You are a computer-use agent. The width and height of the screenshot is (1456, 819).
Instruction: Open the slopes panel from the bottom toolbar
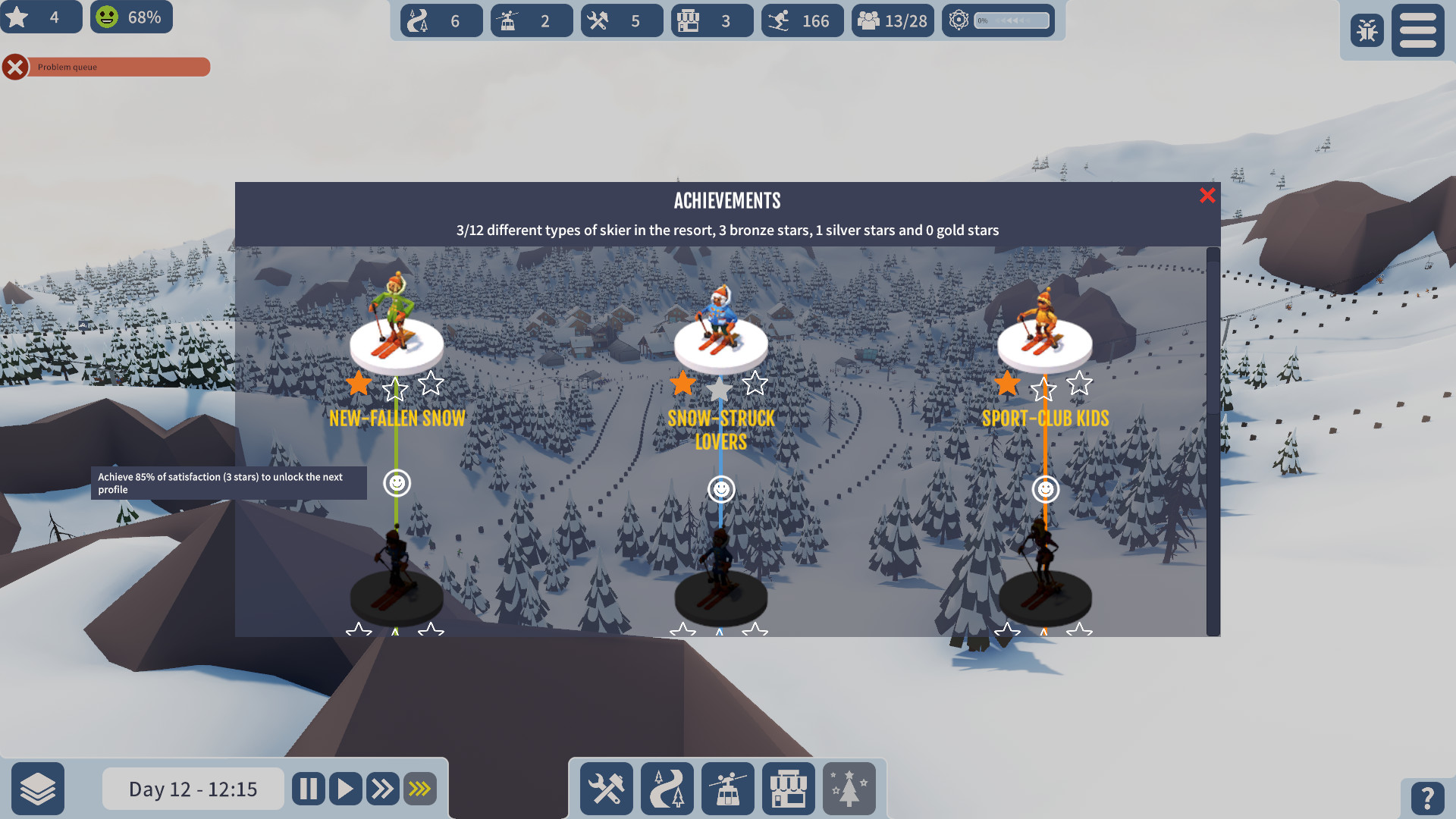click(x=667, y=789)
